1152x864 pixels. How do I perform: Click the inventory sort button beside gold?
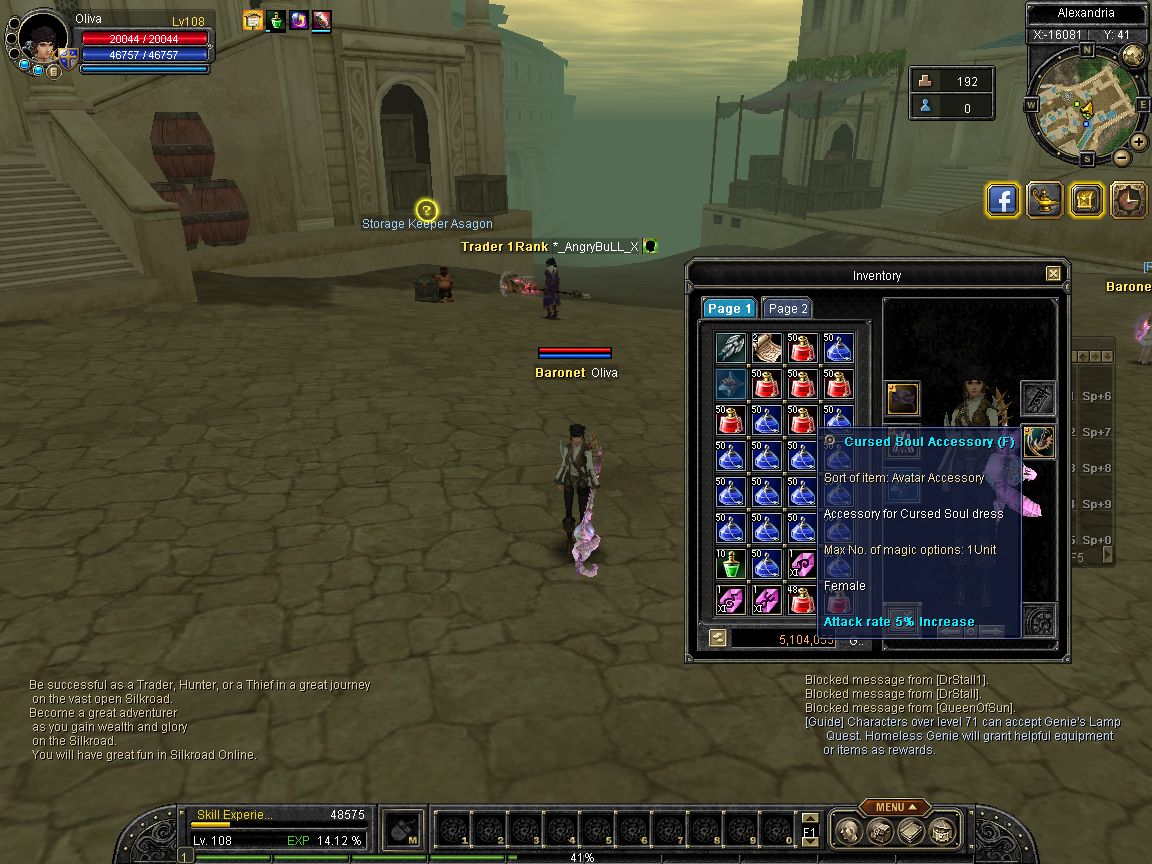point(717,638)
